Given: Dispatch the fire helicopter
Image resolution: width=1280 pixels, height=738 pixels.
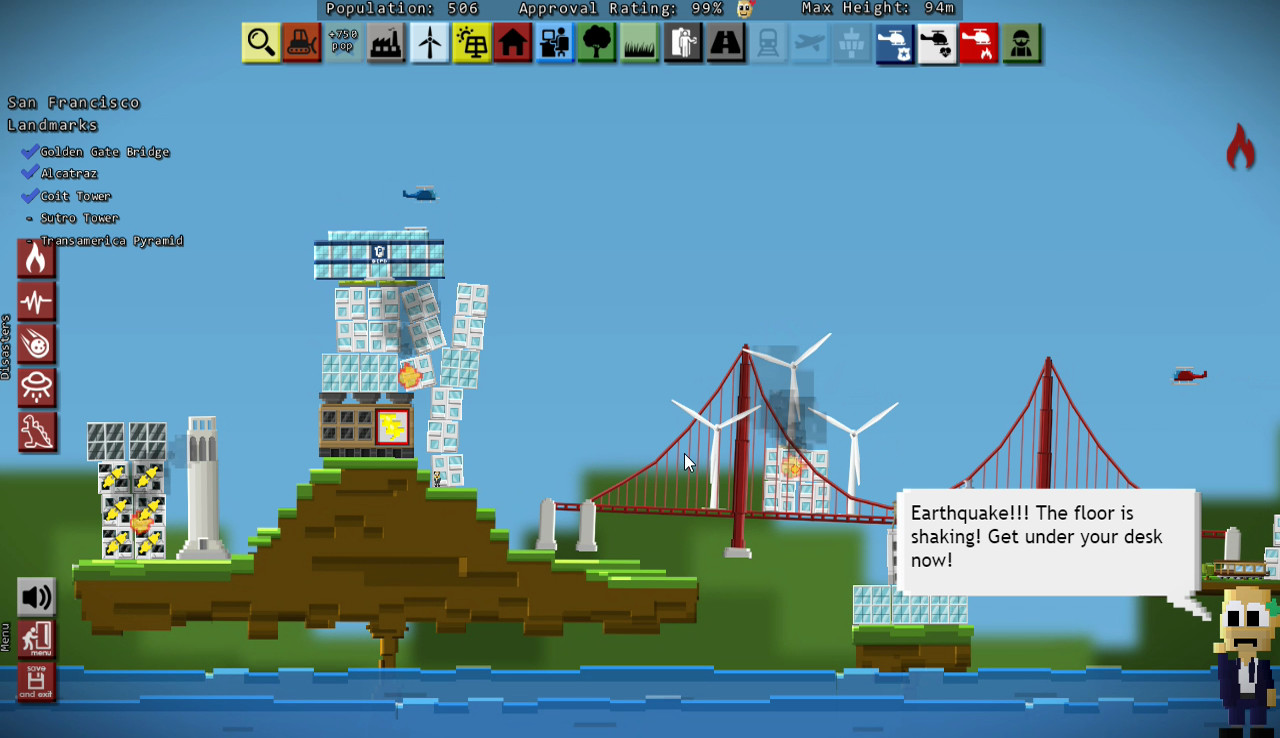Looking at the screenshot, I should click(x=978, y=43).
